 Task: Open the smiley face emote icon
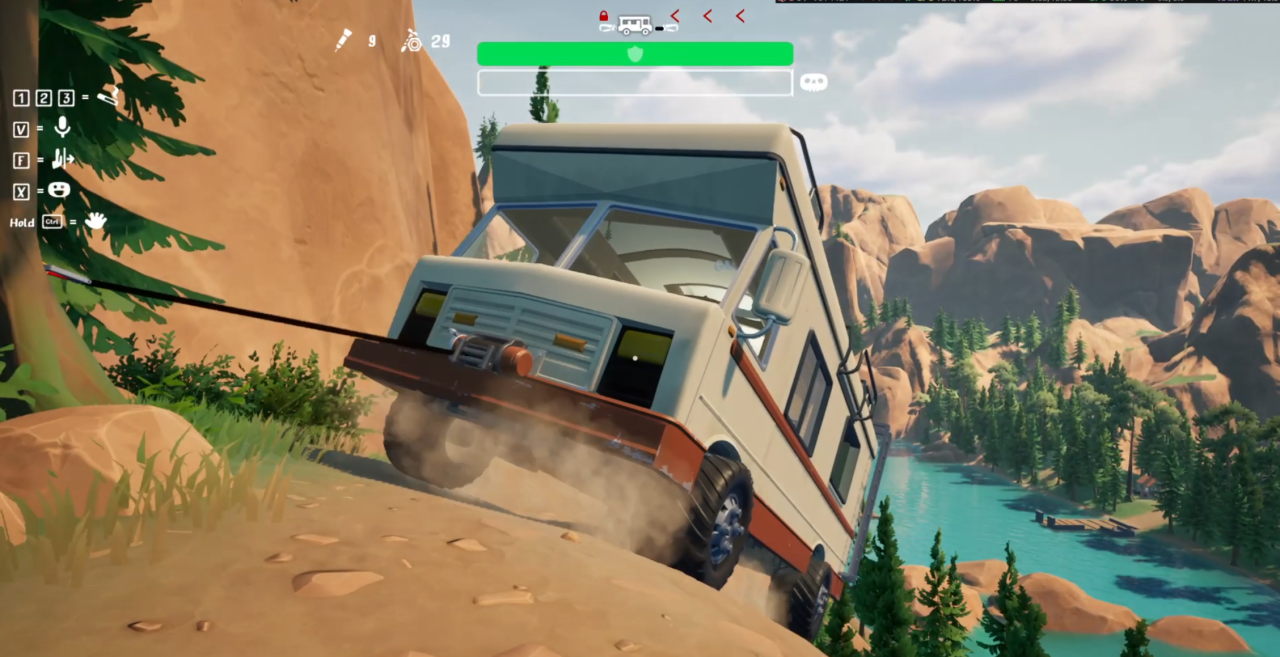pos(59,189)
